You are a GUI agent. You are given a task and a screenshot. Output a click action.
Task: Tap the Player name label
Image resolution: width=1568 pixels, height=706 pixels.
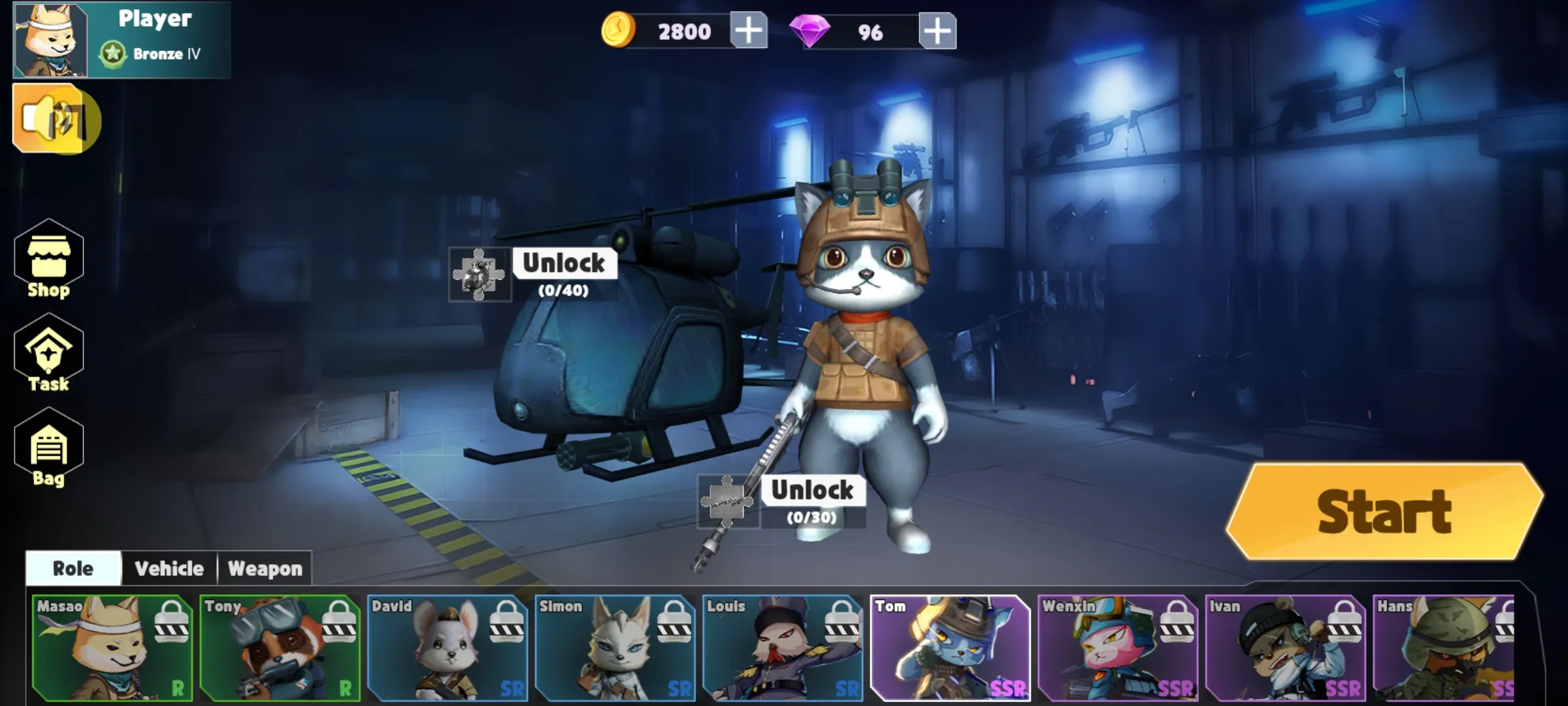[x=155, y=19]
